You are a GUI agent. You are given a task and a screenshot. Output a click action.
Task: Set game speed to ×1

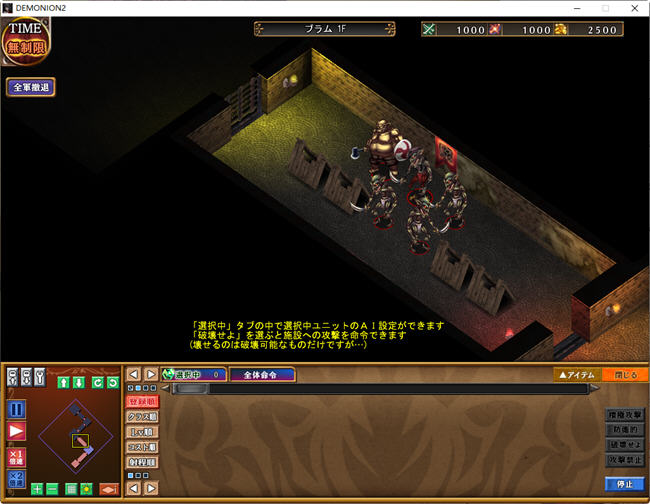coord(16,455)
